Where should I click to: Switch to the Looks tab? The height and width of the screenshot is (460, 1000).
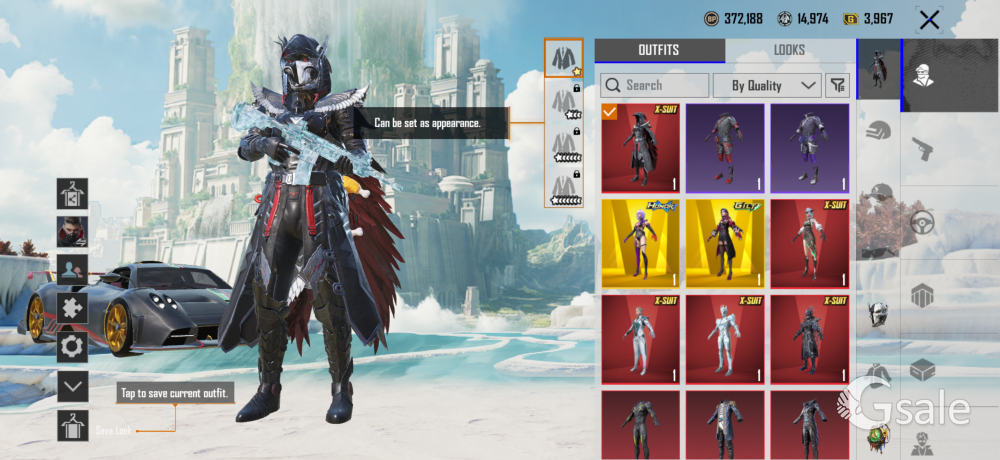tap(789, 51)
